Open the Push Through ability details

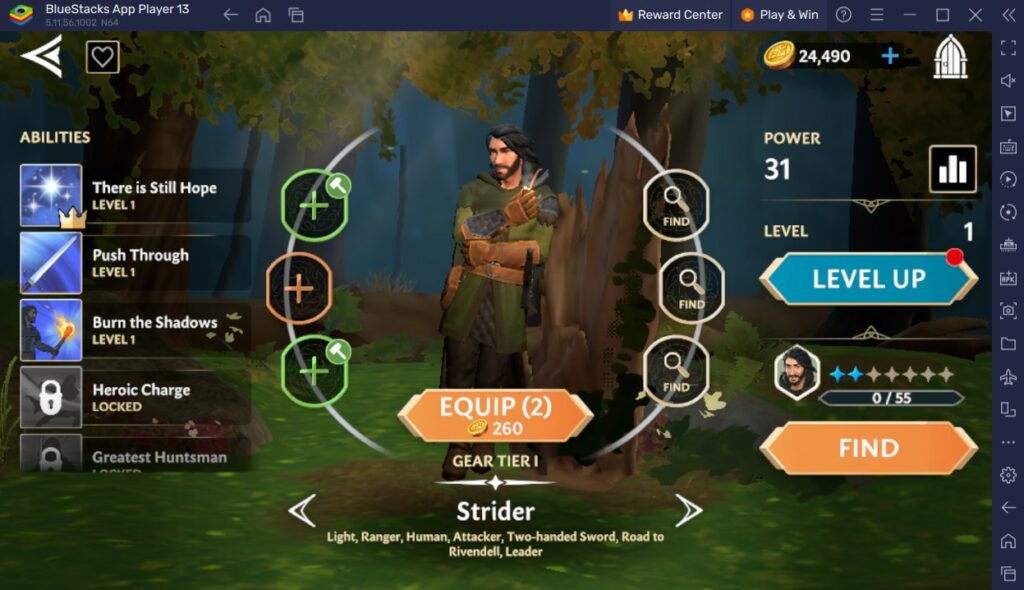(x=135, y=263)
